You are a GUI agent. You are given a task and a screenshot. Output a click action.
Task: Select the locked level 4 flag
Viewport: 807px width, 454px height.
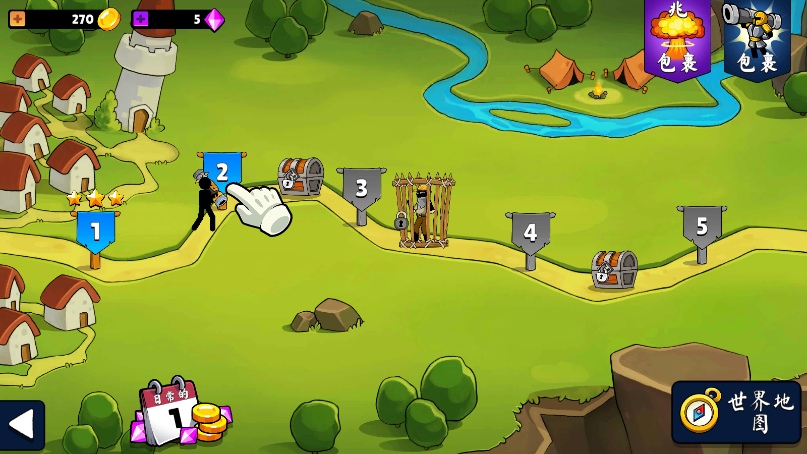click(530, 234)
